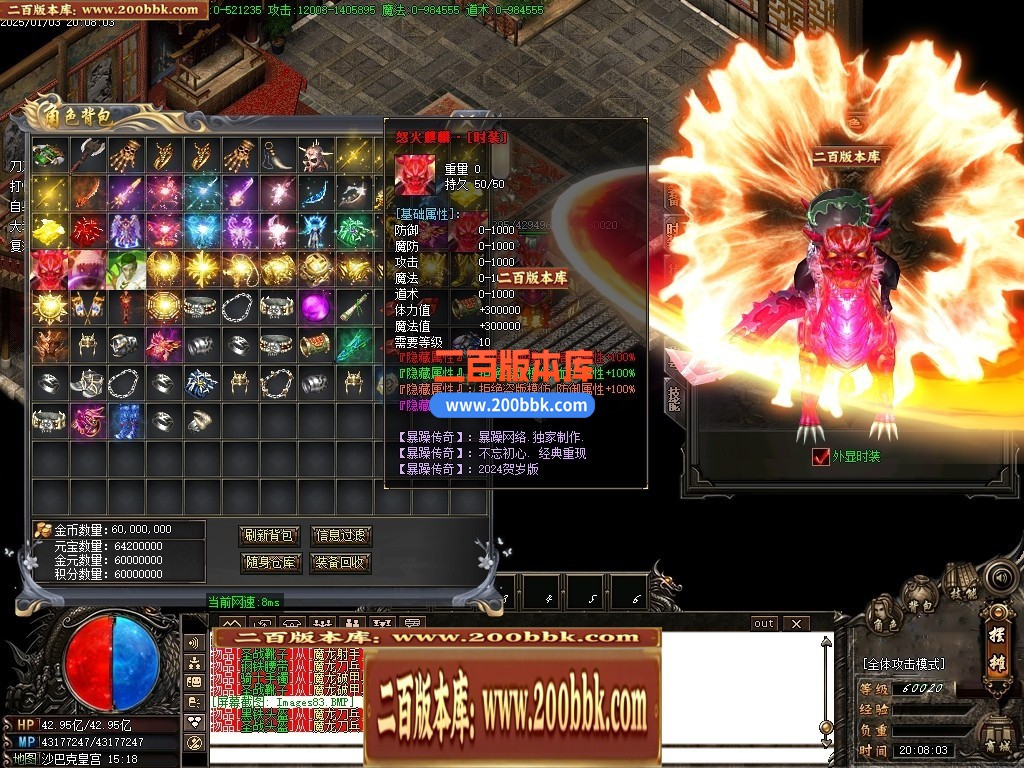The width and height of the screenshot is (1024, 768).
Task: Select the curved horn necklace item
Action: pyautogui.click(x=277, y=155)
